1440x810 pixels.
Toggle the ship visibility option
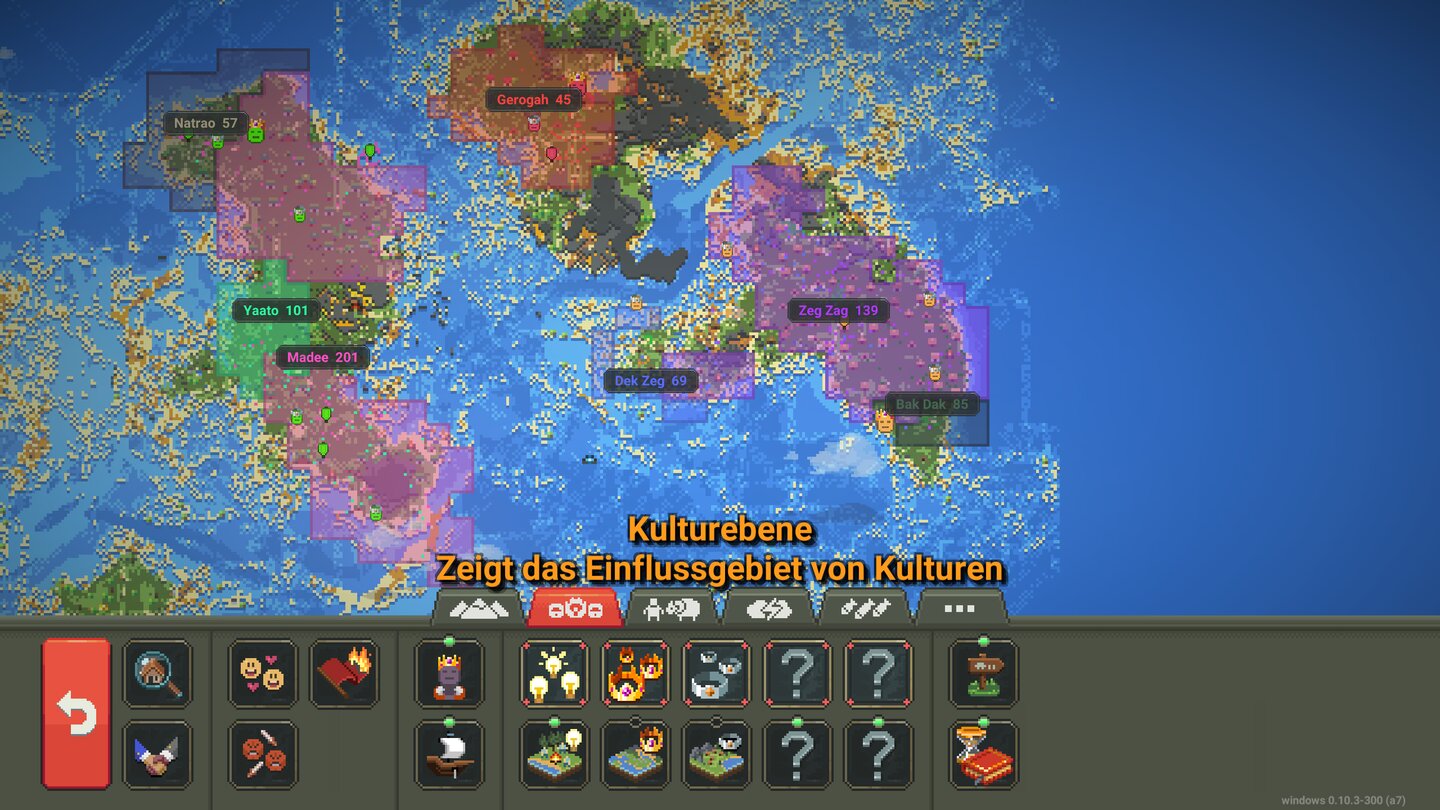point(449,755)
